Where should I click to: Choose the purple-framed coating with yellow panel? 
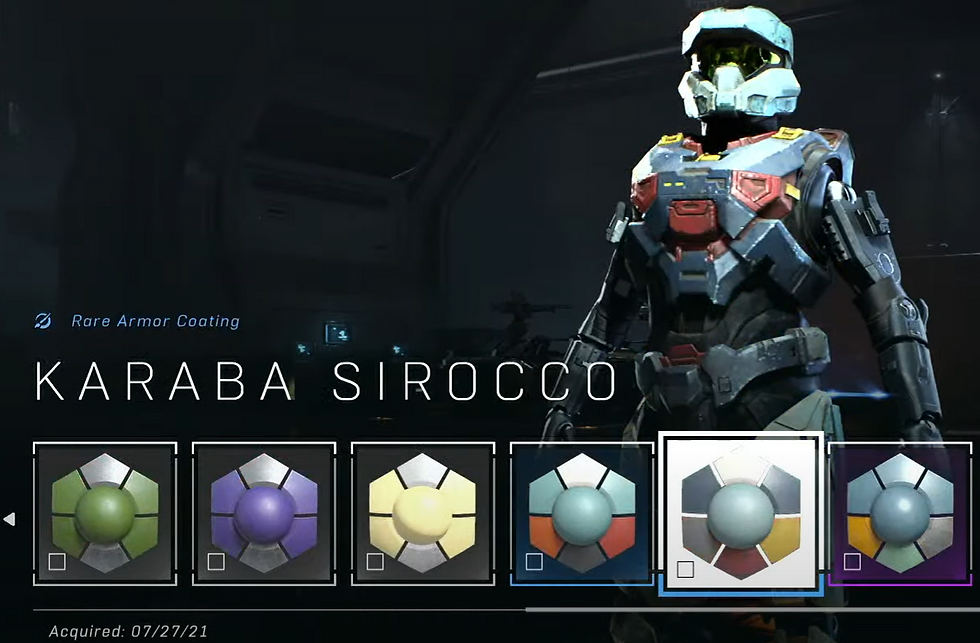(900, 513)
